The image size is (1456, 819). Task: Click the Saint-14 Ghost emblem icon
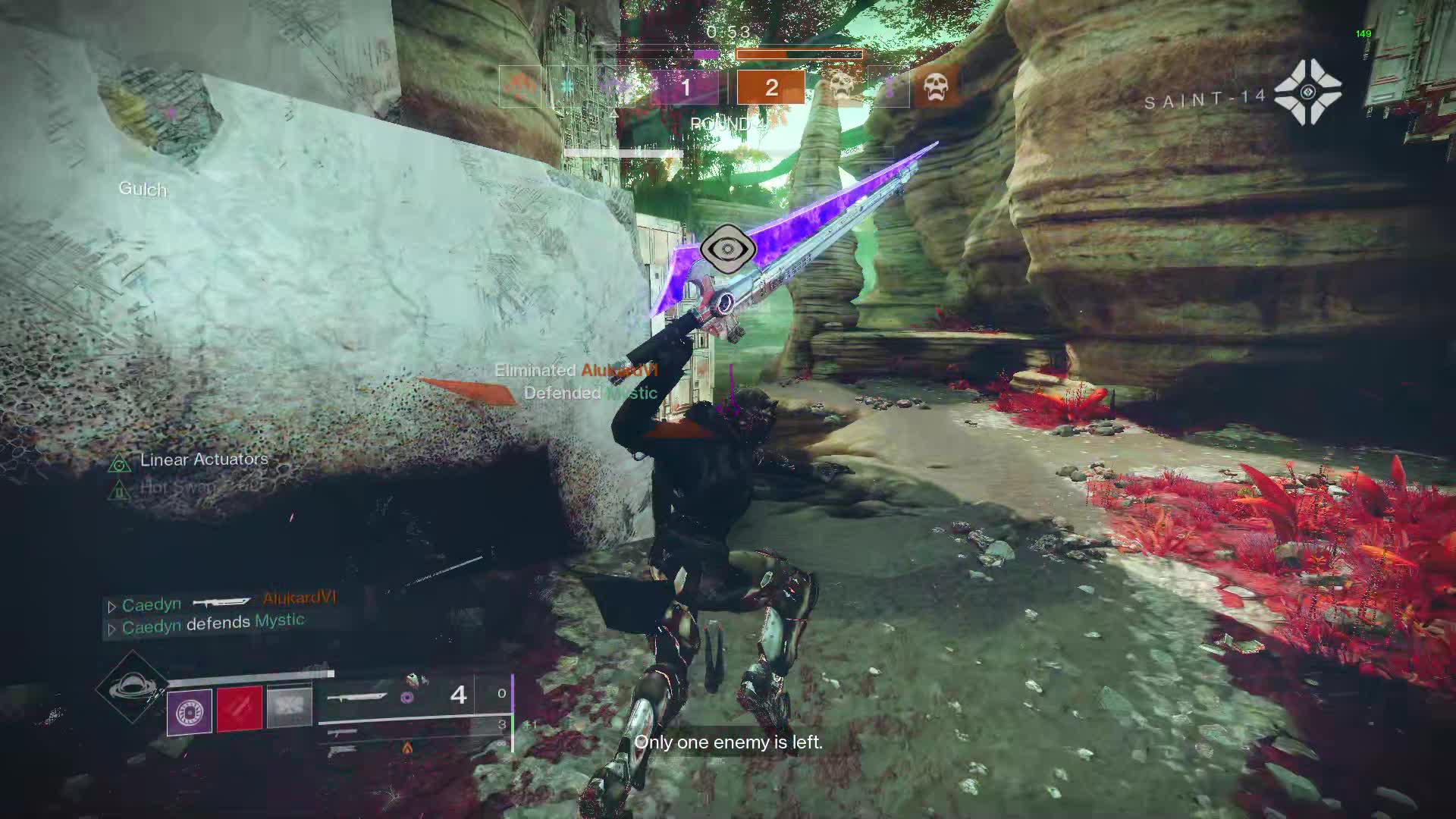point(1307,93)
